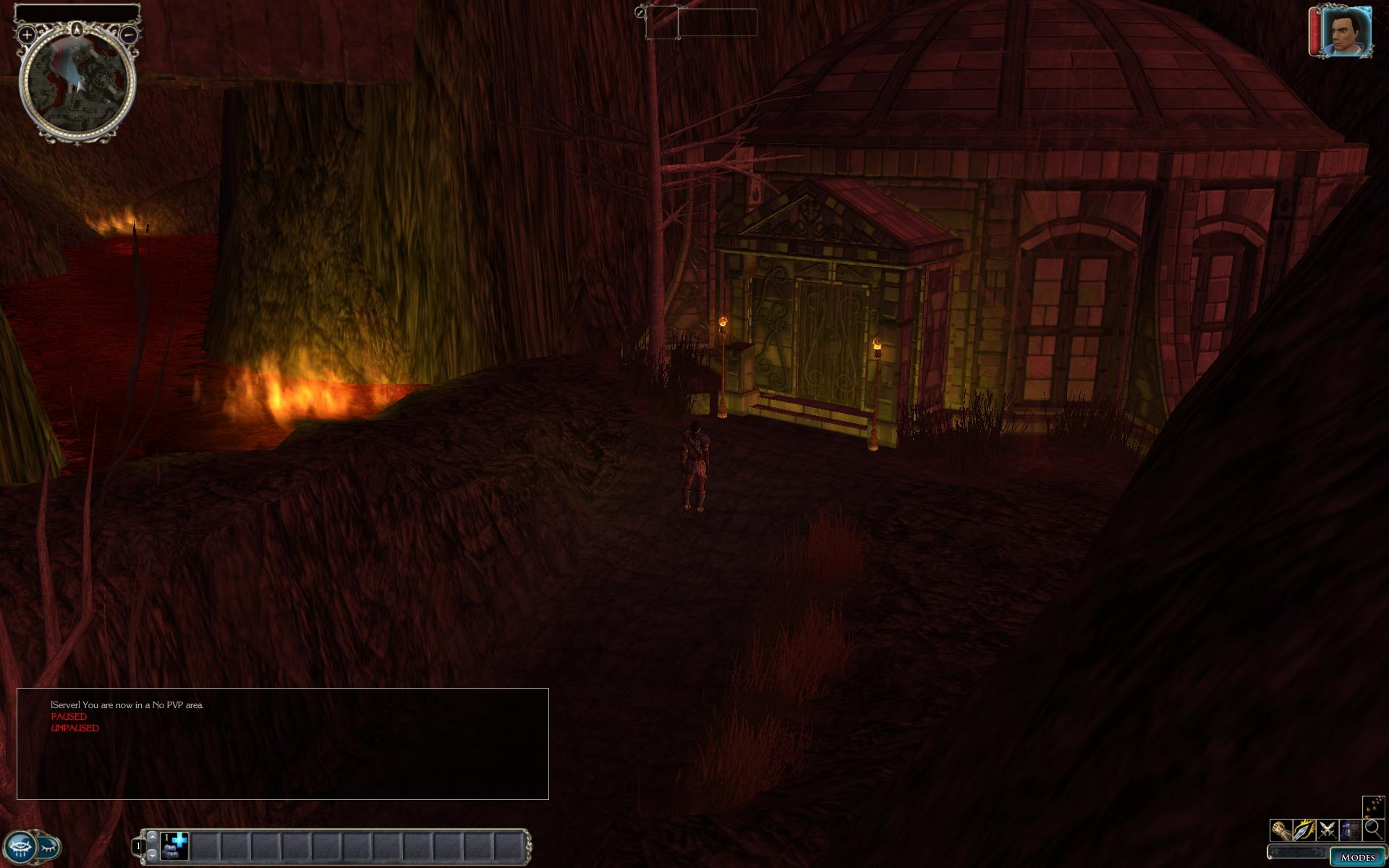
Task: Open the Modes panel button
Action: 1357,857
